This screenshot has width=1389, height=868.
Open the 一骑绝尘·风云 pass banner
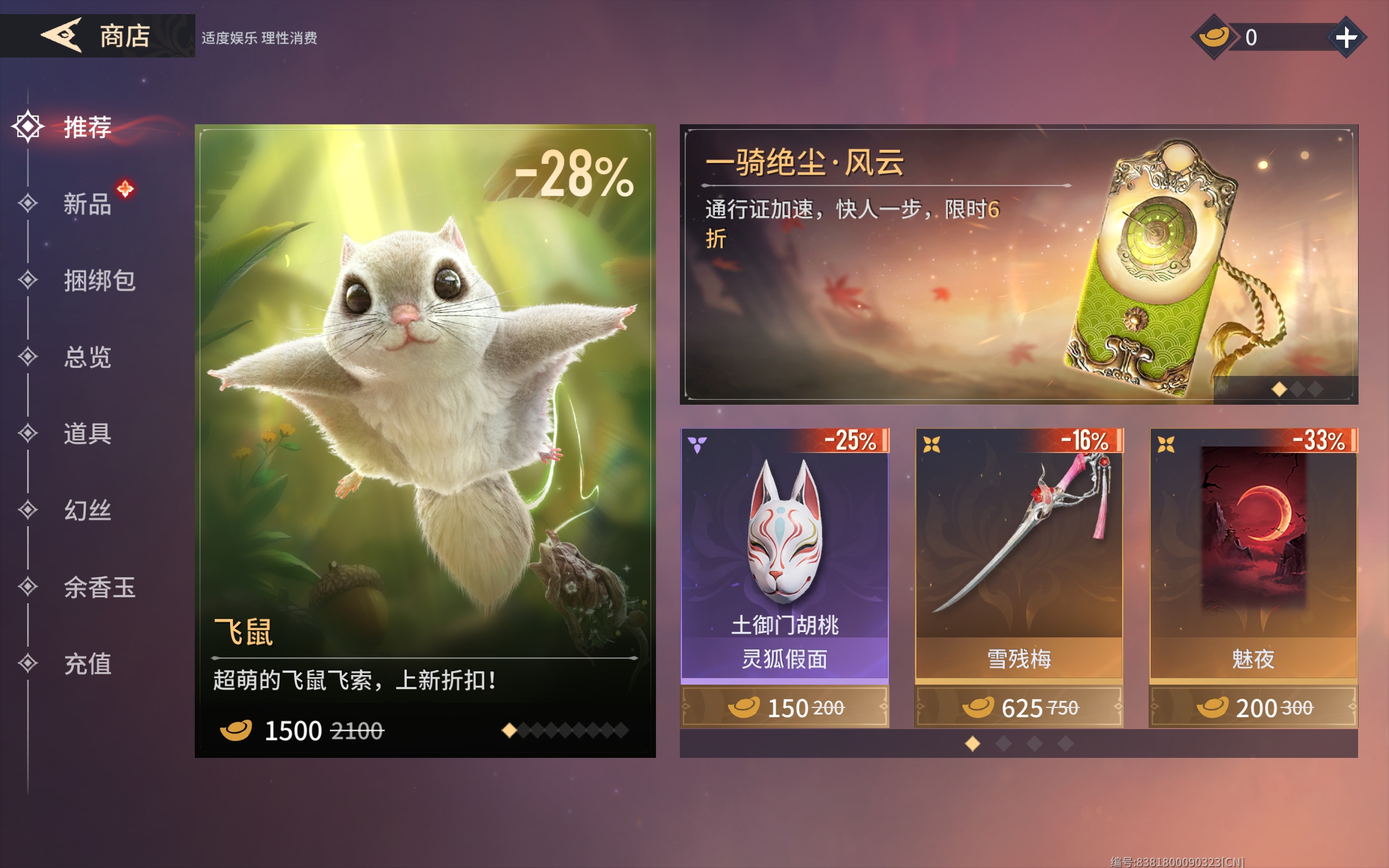[x=1018, y=264]
